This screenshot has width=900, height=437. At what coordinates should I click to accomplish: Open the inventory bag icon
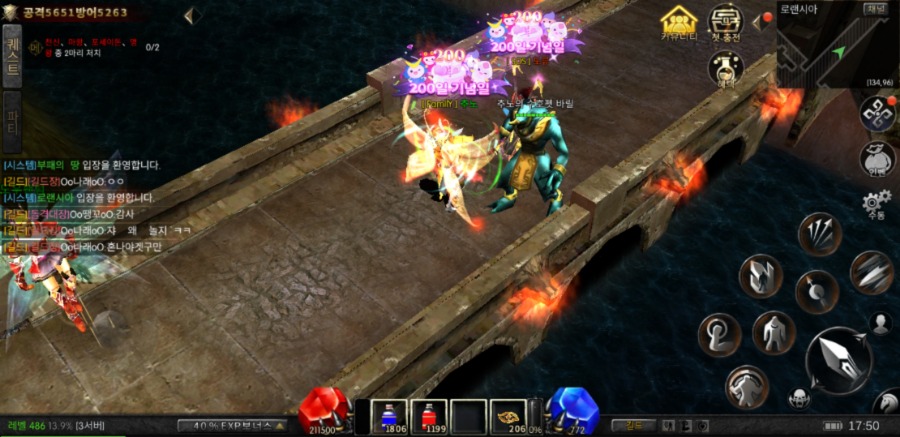(x=877, y=158)
